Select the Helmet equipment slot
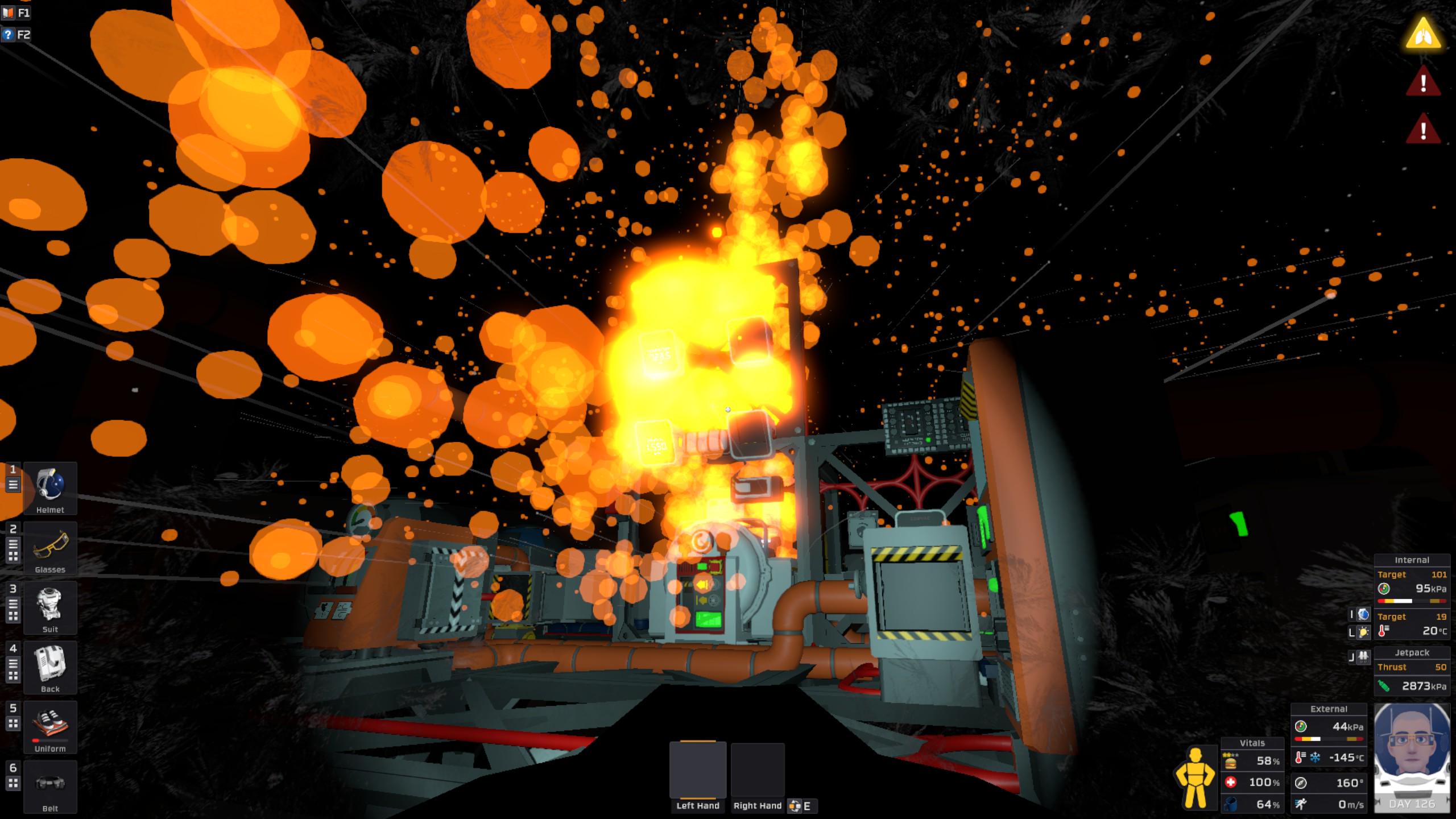1456x819 pixels. click(50, 489)
